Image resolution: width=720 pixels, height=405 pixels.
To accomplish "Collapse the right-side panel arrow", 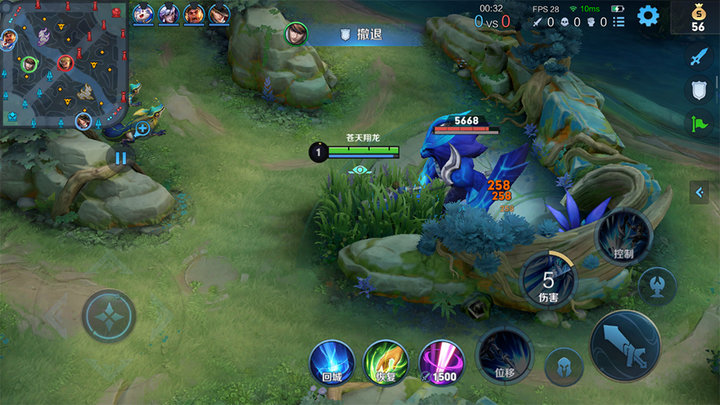I will click(700, 191).
